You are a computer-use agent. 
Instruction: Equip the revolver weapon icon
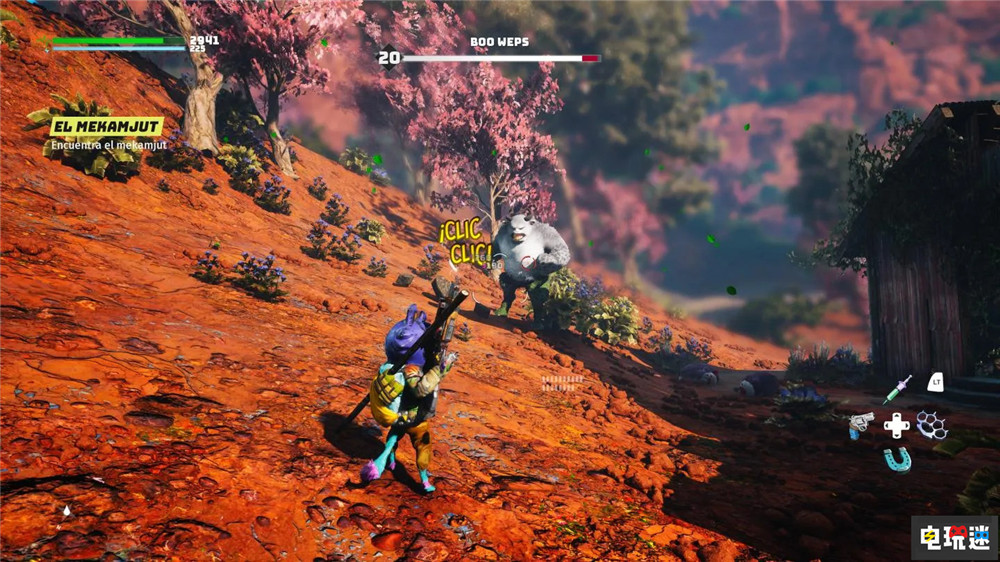(861, 425)
